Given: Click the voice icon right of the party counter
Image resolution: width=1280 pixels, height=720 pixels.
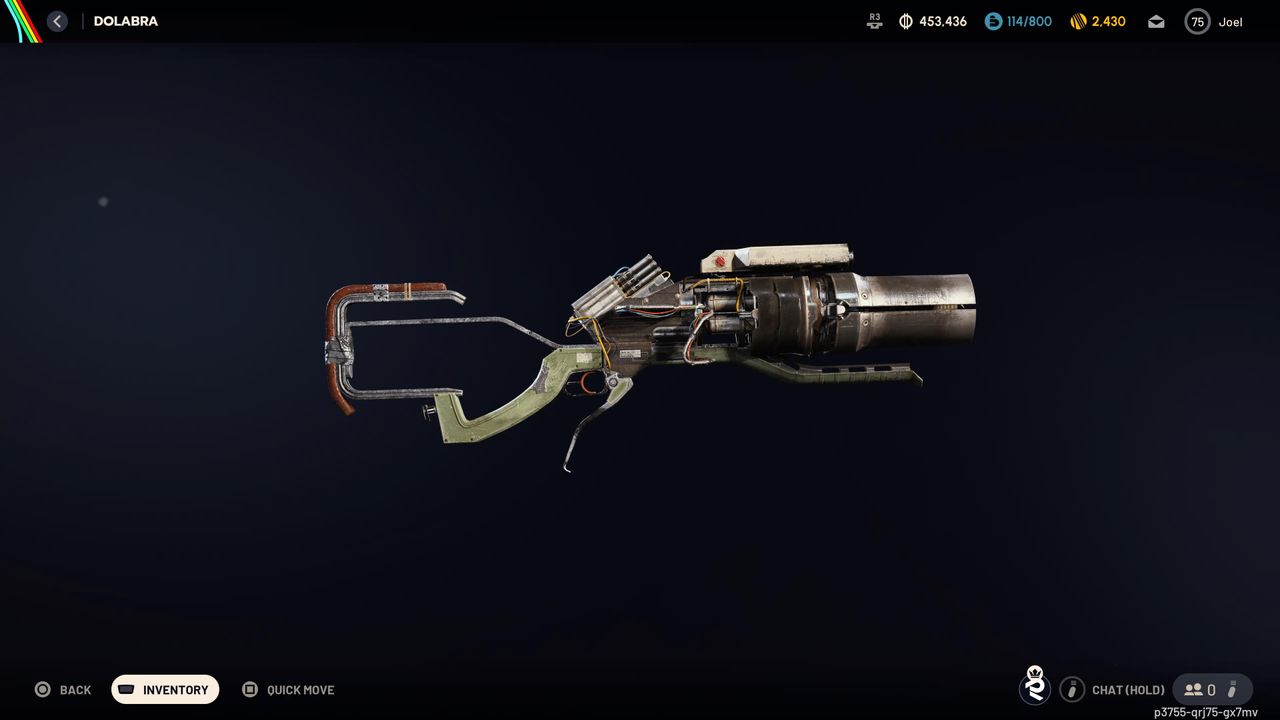Looking at the screenshot, I should click(x=1232, y=689).
